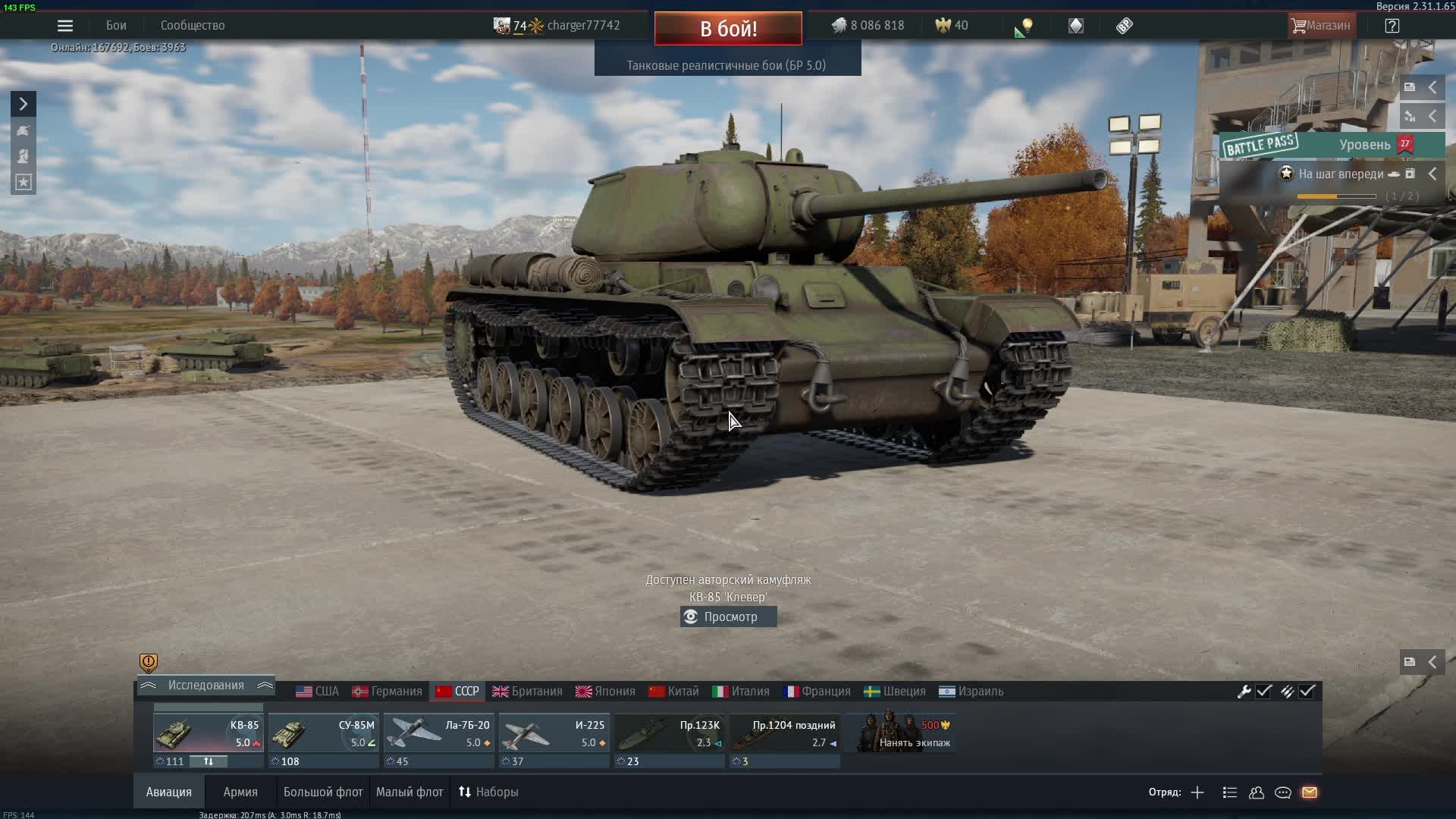The height and width of the screenshot is (819, 1456).
Task: Open the Исследования research tree
Action: tap(206, 686)
